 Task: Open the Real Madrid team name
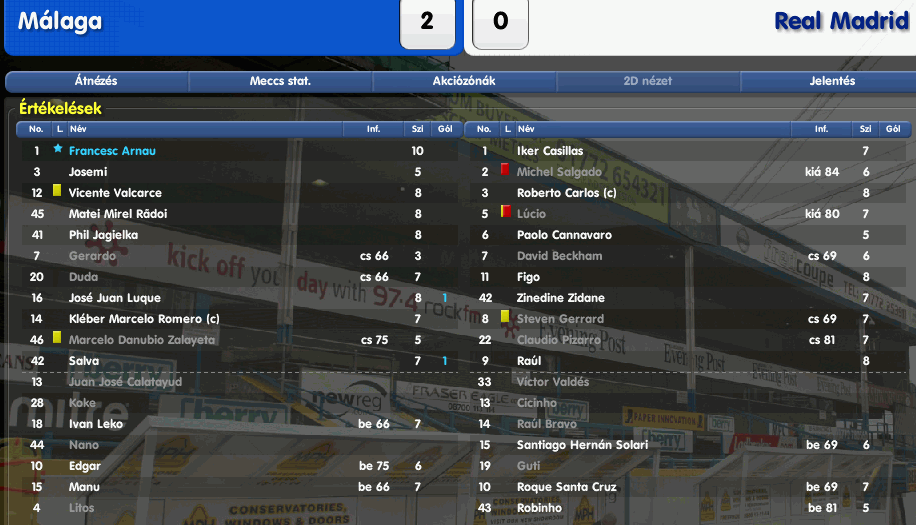[840, 21]
